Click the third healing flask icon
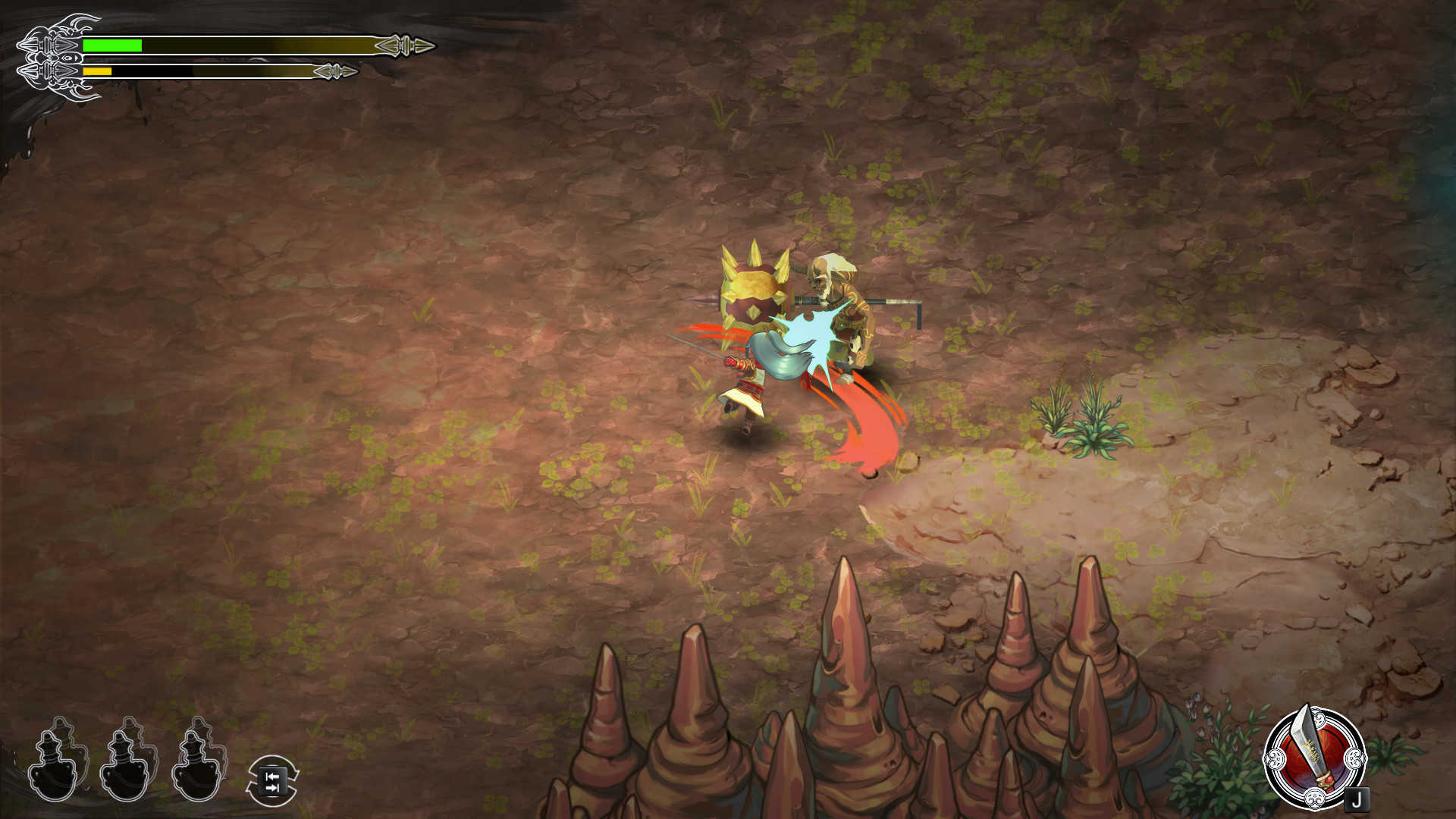This screenshot has height=819, width=1456. pyautogui.click(x=196, y=773)
